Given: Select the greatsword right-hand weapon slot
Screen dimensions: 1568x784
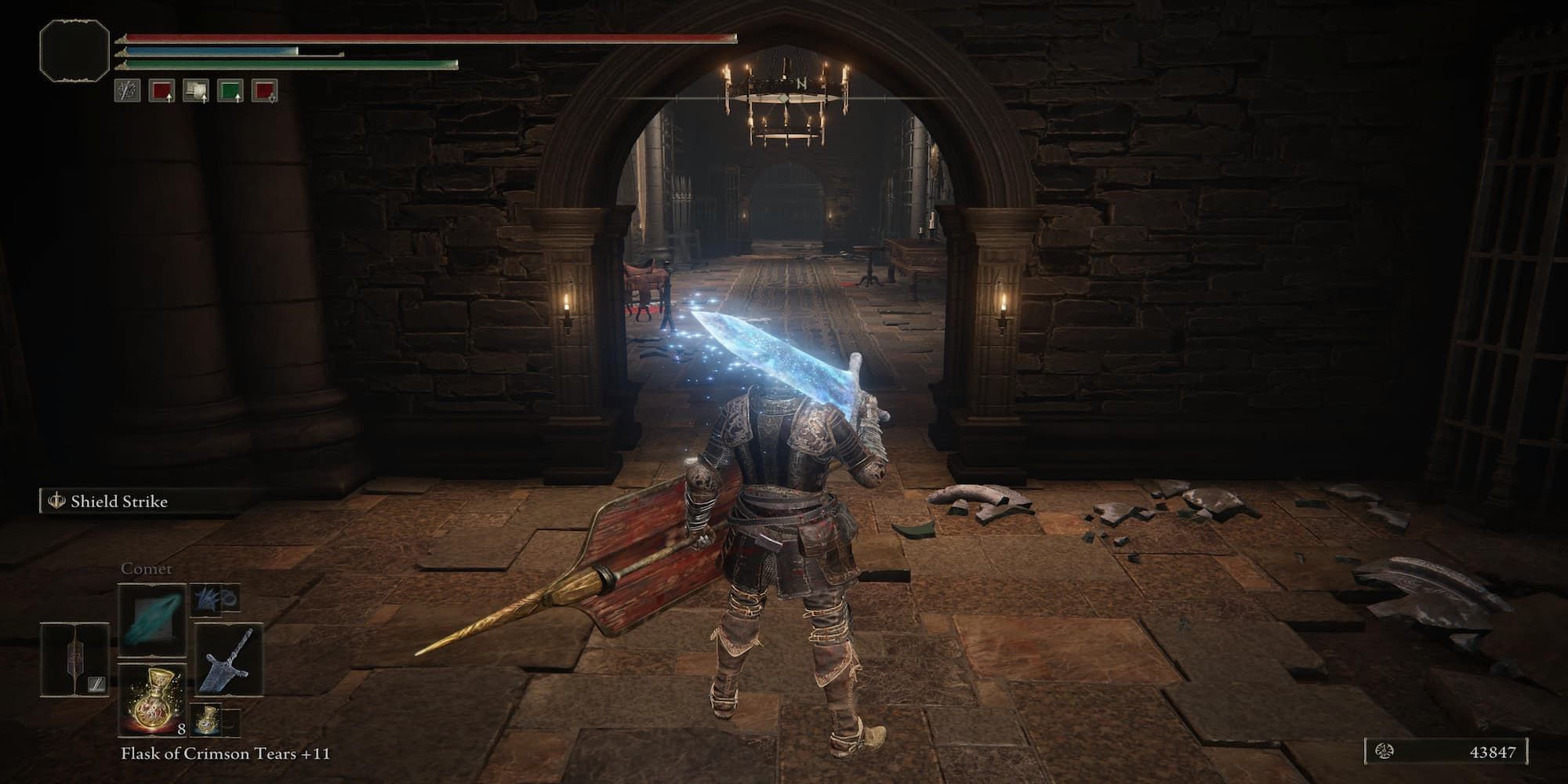Looking at the screenshot, I should click(229, 660).
